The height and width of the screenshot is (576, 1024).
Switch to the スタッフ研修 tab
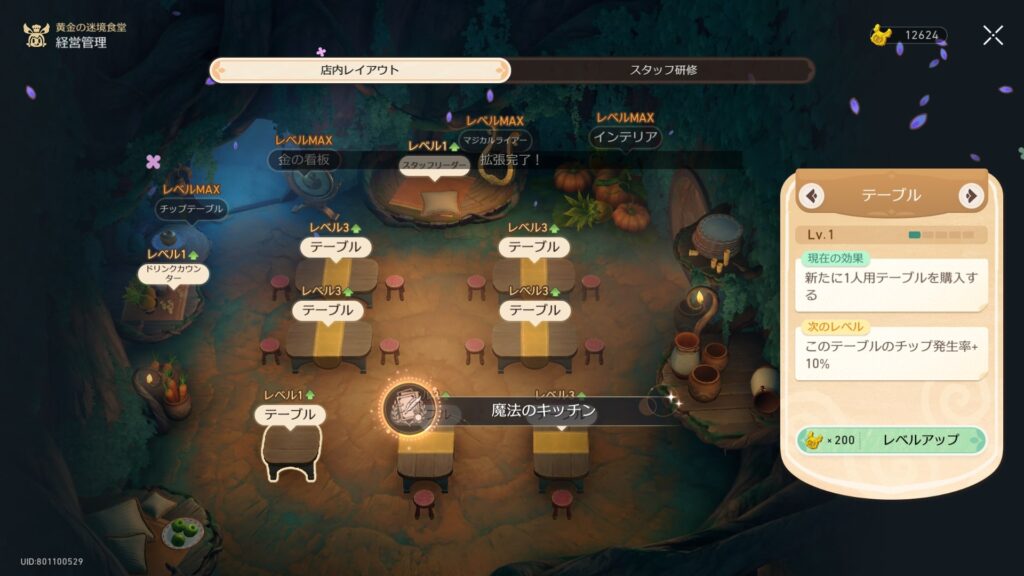662,70
